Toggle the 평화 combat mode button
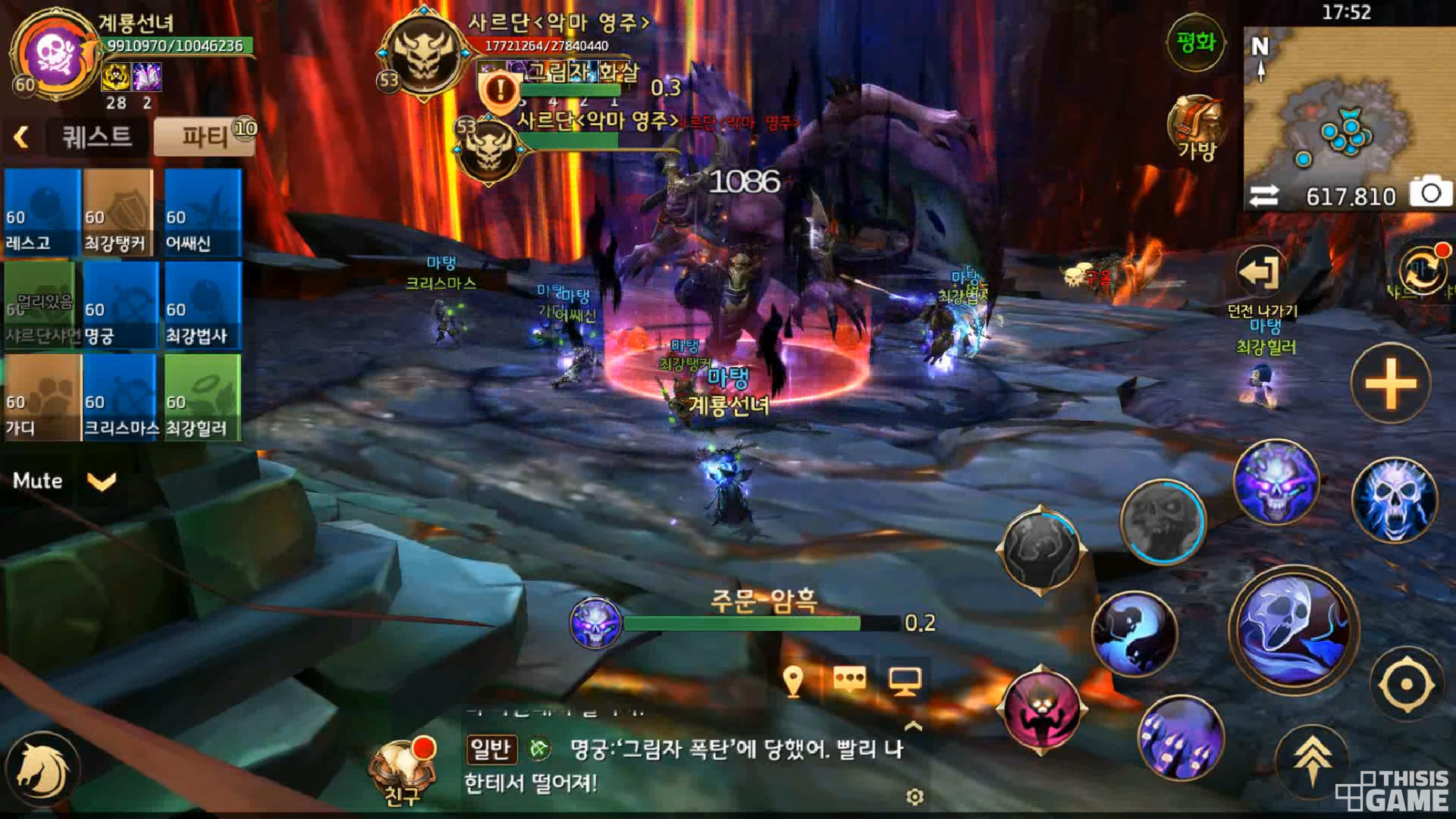1456x819 pixels. [x=1196, y=43]
